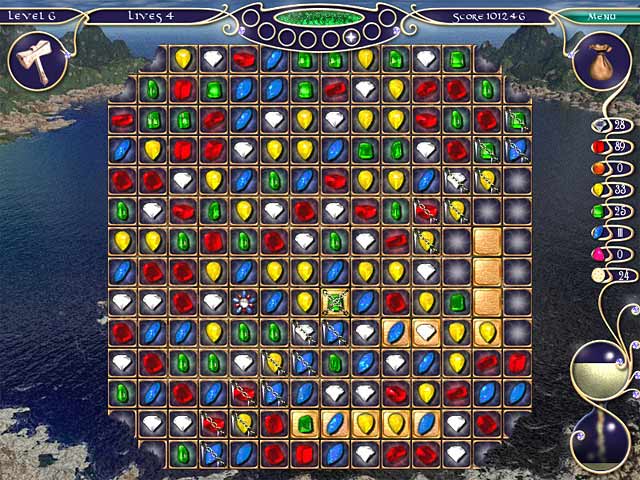Image resolution: width=640 pixels, height=480 pixels.
Task: Pick the white diamond on gold tile
Action: [427, 331]
